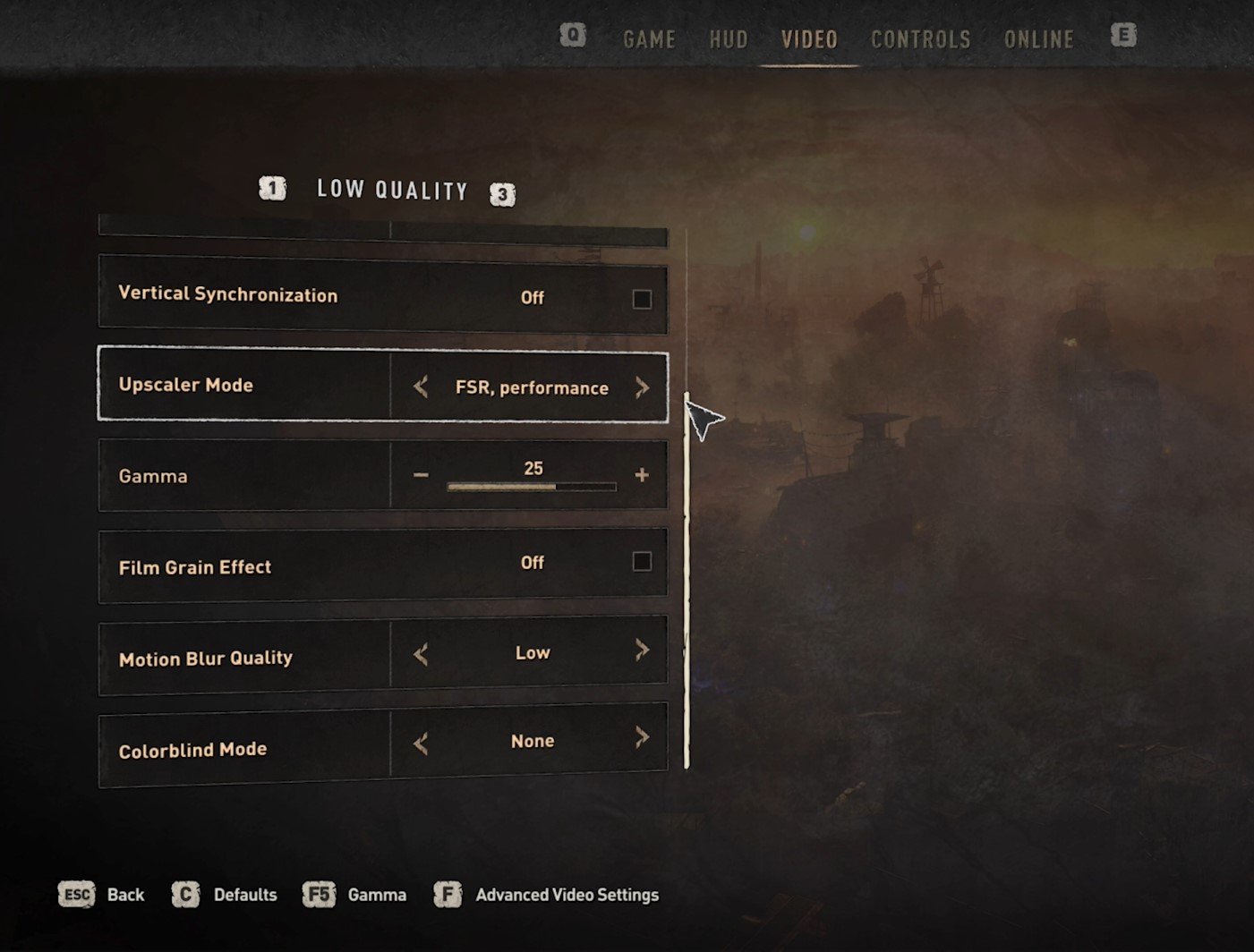Select previous Colorblind Mode option
Screen dimensions: 1254x952
[421, 743]
